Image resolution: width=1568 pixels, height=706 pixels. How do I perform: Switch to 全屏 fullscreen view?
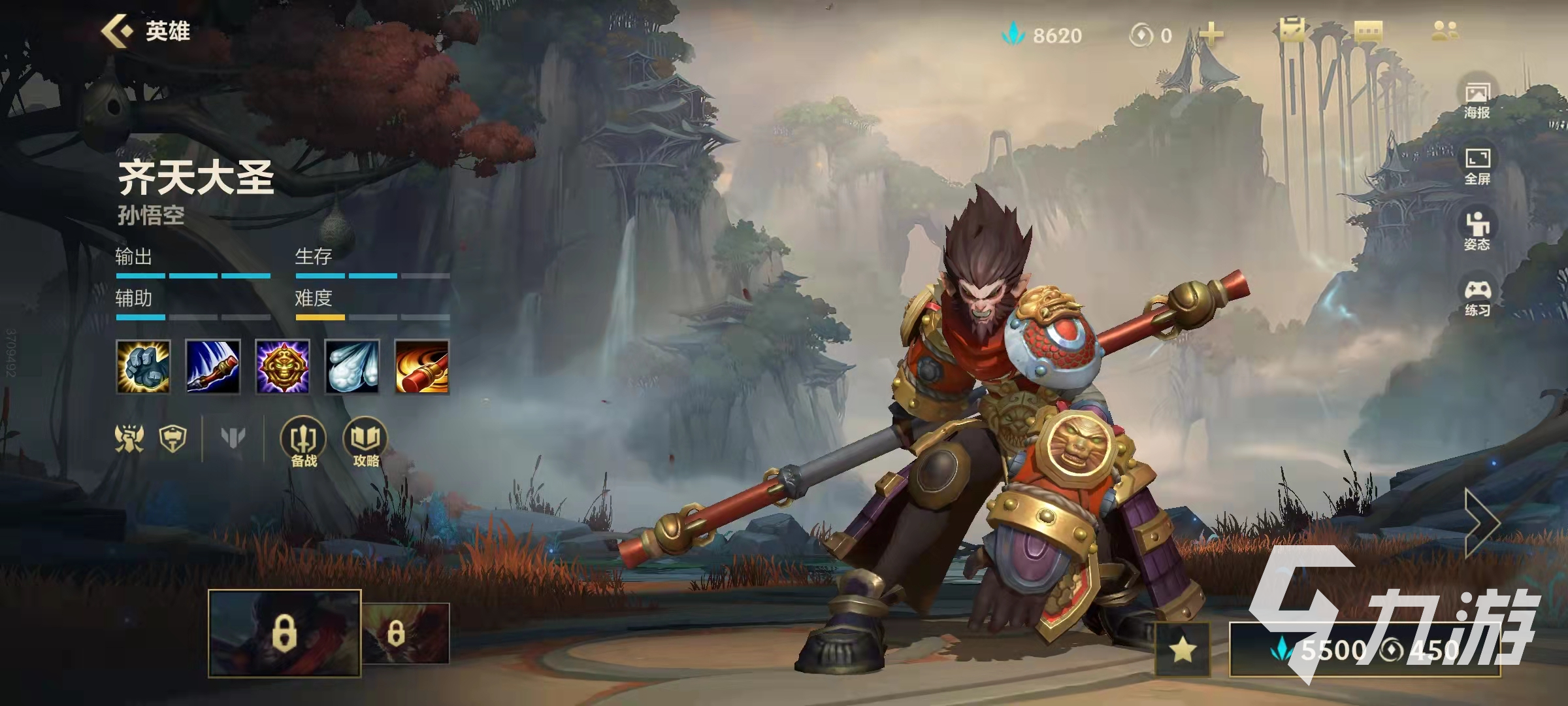click(x=1477, y=167)
